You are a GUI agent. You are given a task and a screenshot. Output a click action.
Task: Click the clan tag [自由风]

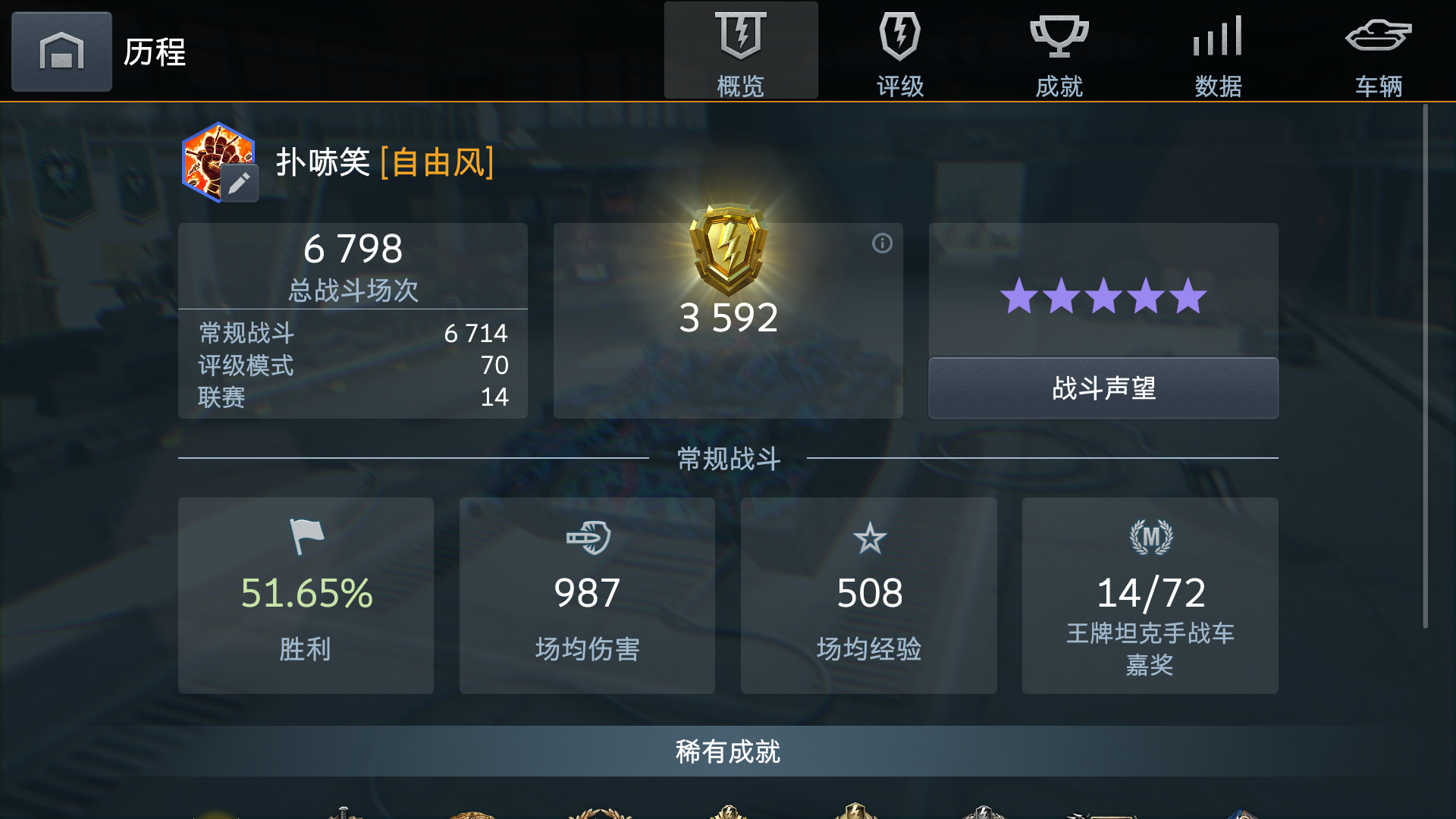(438, 162)
